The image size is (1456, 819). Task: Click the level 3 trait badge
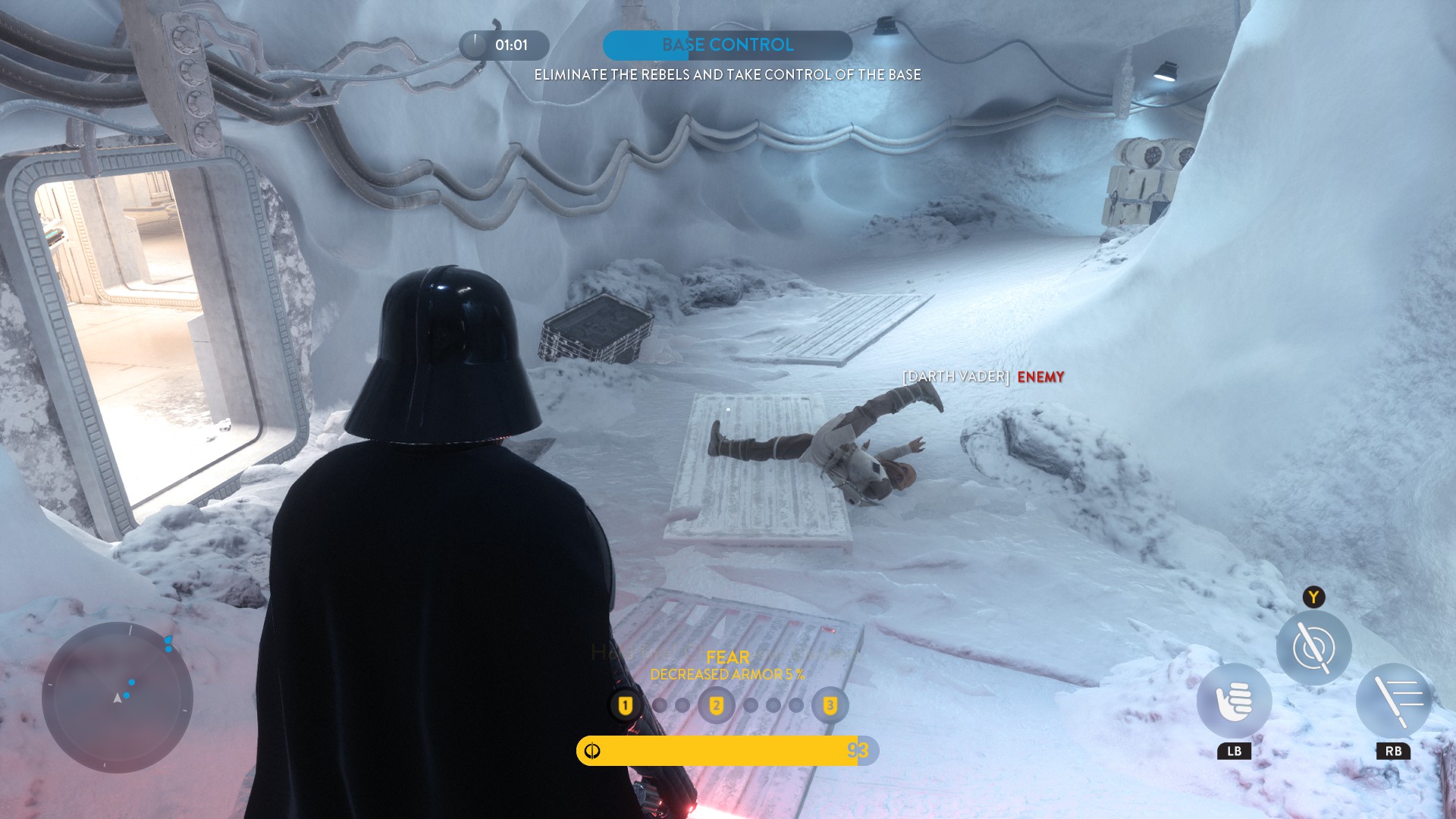(x=830, y=706)
